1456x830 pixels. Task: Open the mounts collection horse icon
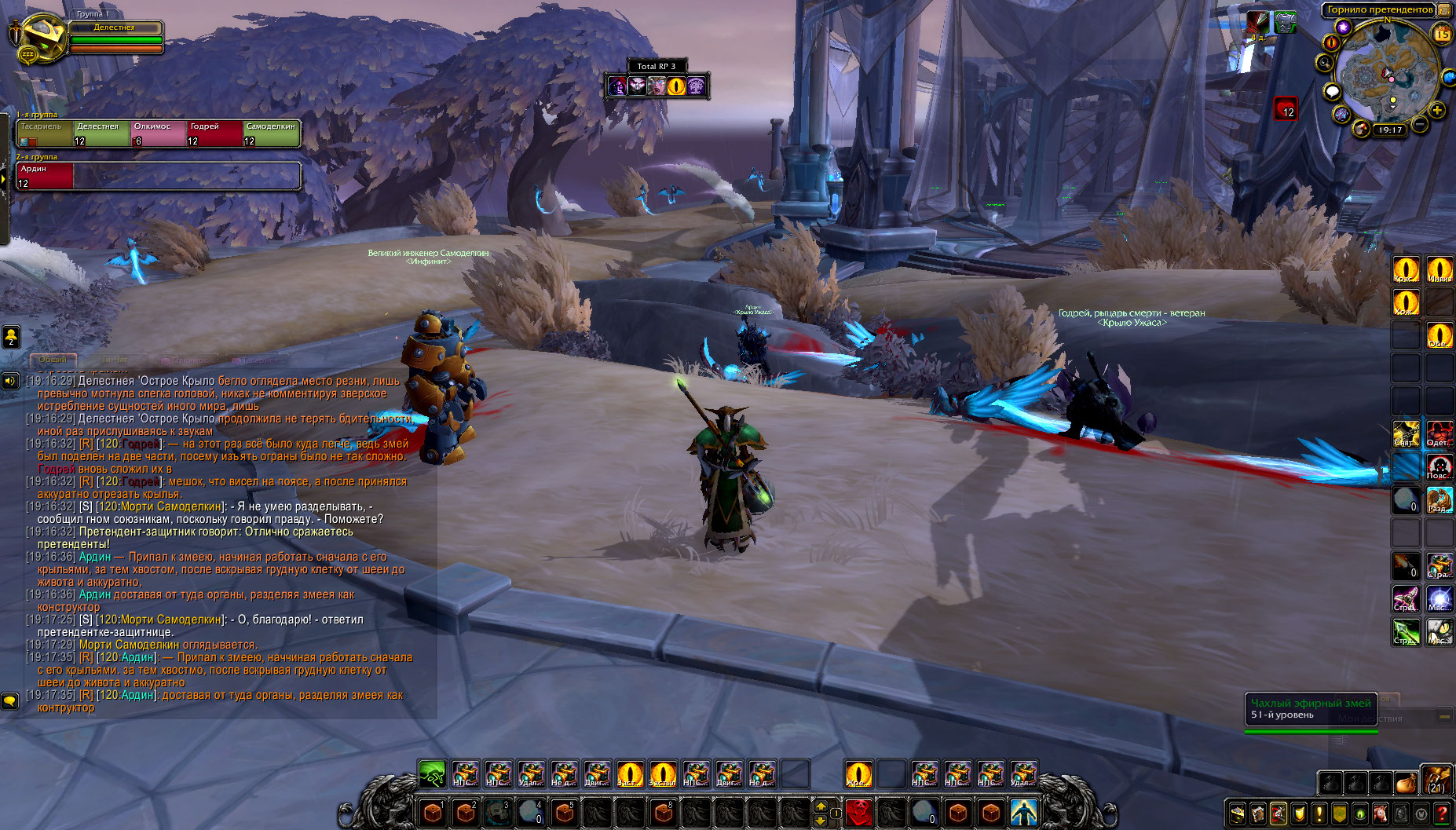tap(1381, 814)
